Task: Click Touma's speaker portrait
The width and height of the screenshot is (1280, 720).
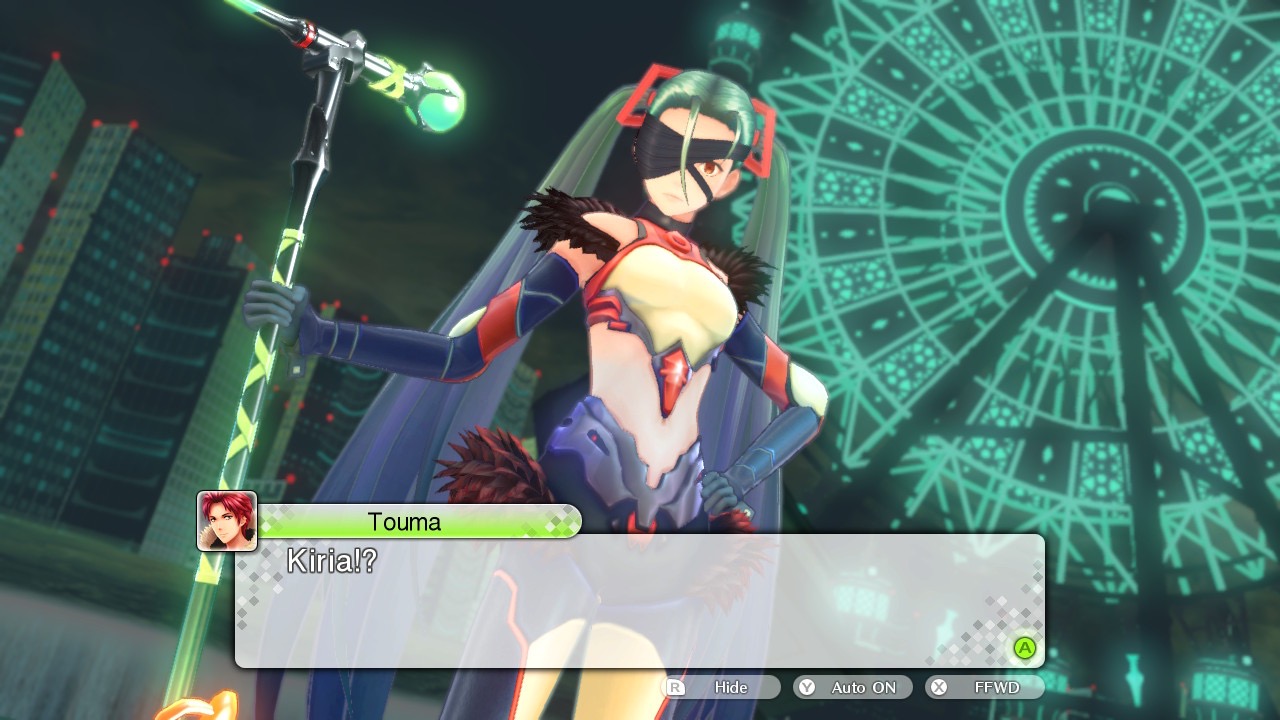Action: tap(227, 521)
